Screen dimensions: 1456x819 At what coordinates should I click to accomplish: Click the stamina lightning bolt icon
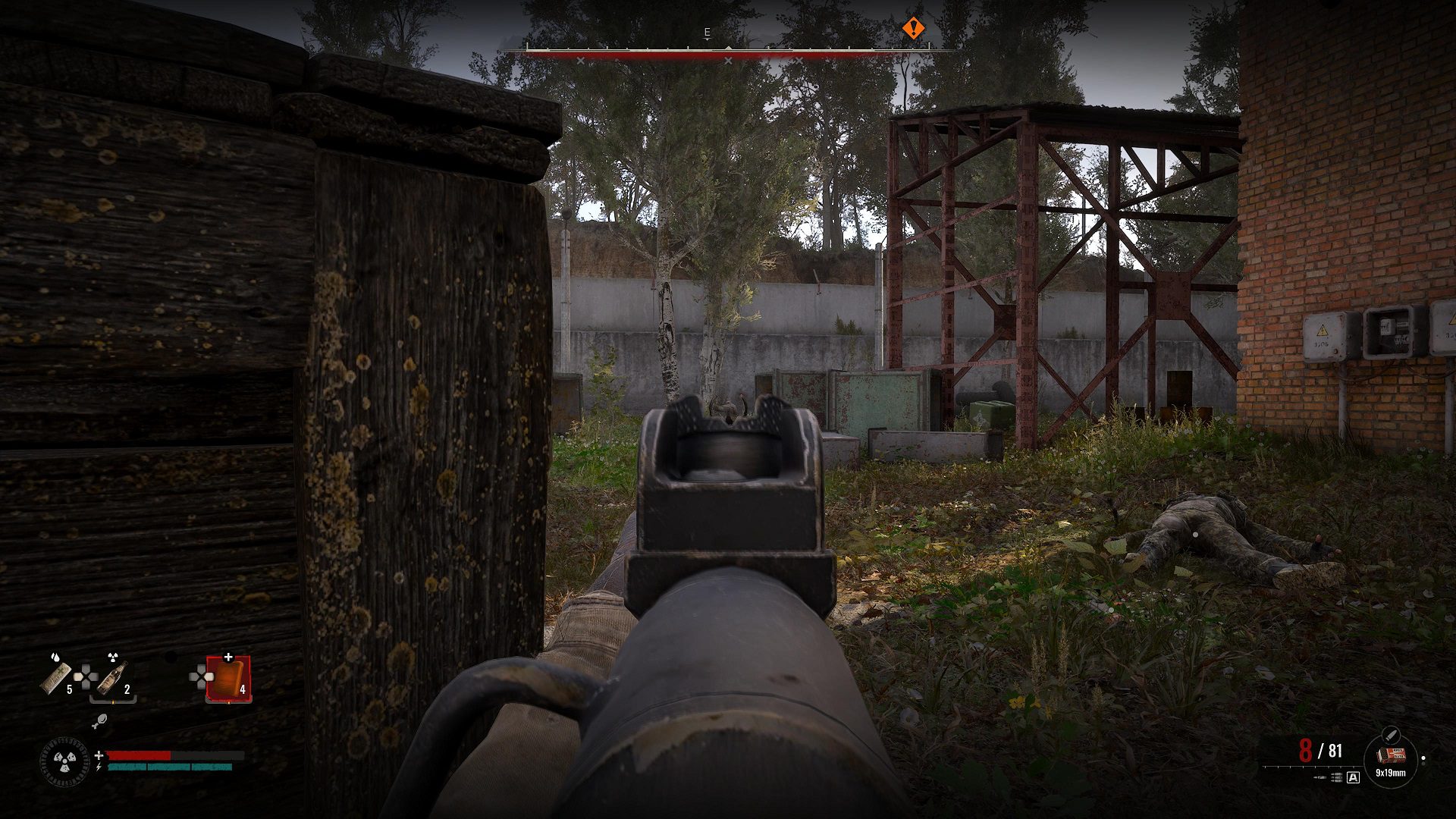coord(99,768)
